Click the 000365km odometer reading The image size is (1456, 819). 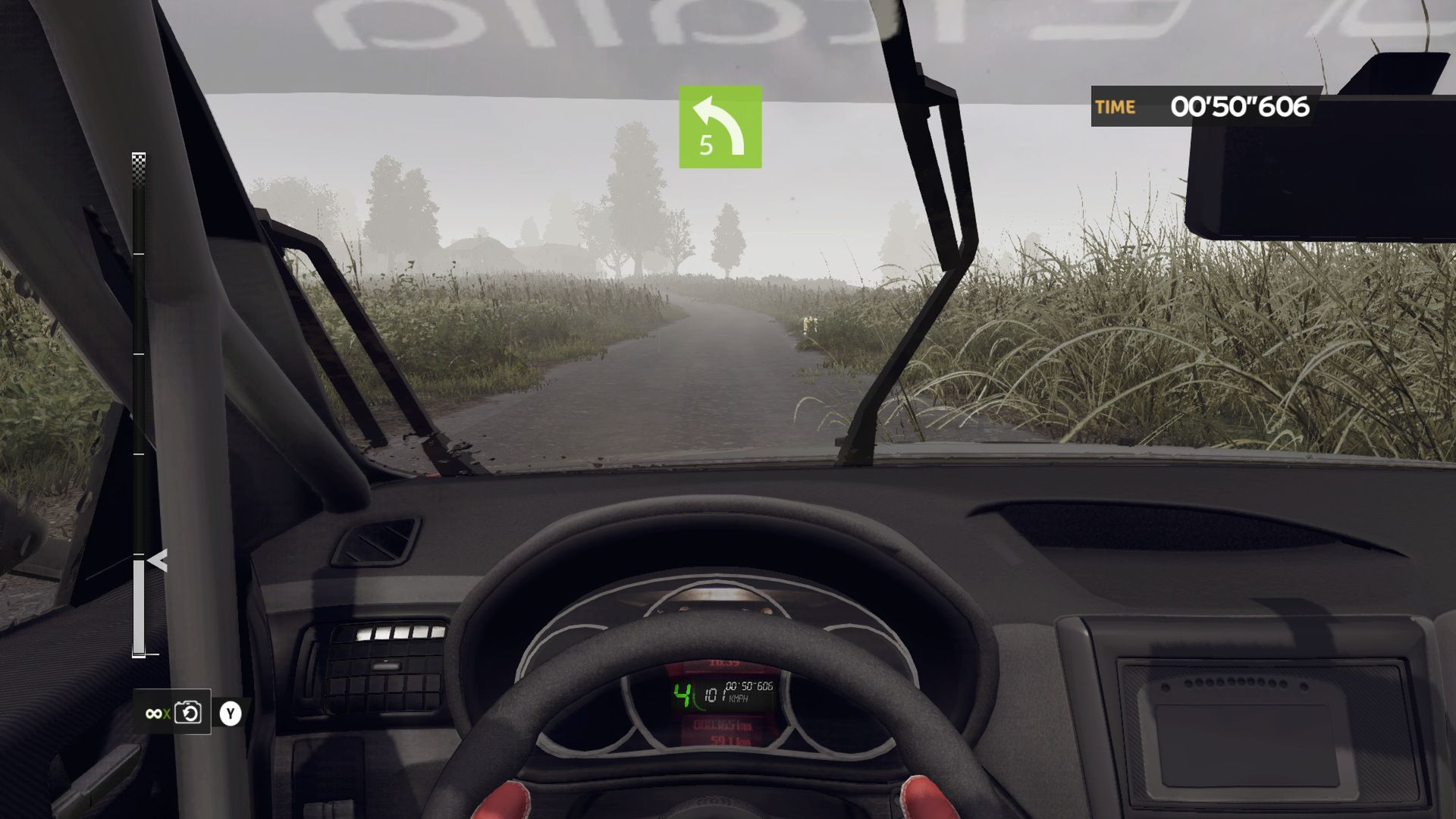pos(723,726)
